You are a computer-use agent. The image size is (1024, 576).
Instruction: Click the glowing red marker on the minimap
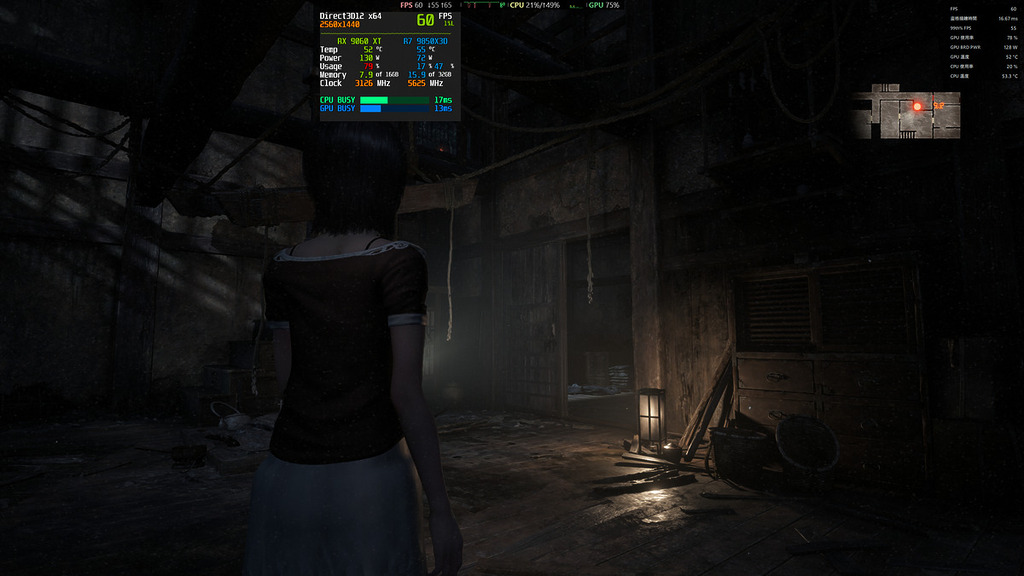pyautogui.click(x=917, y=105)
